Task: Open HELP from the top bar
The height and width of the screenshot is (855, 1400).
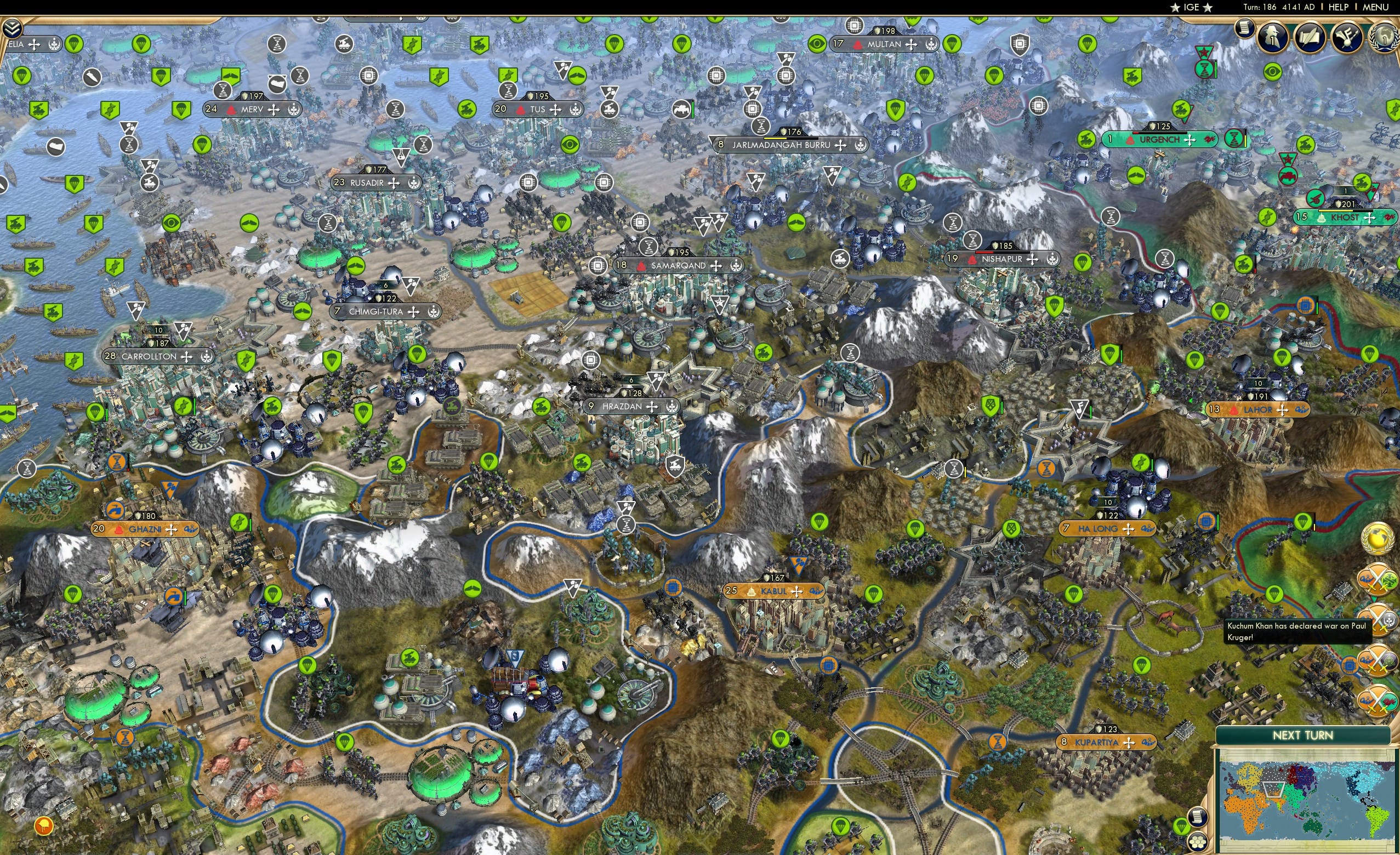Action: 1339,7
